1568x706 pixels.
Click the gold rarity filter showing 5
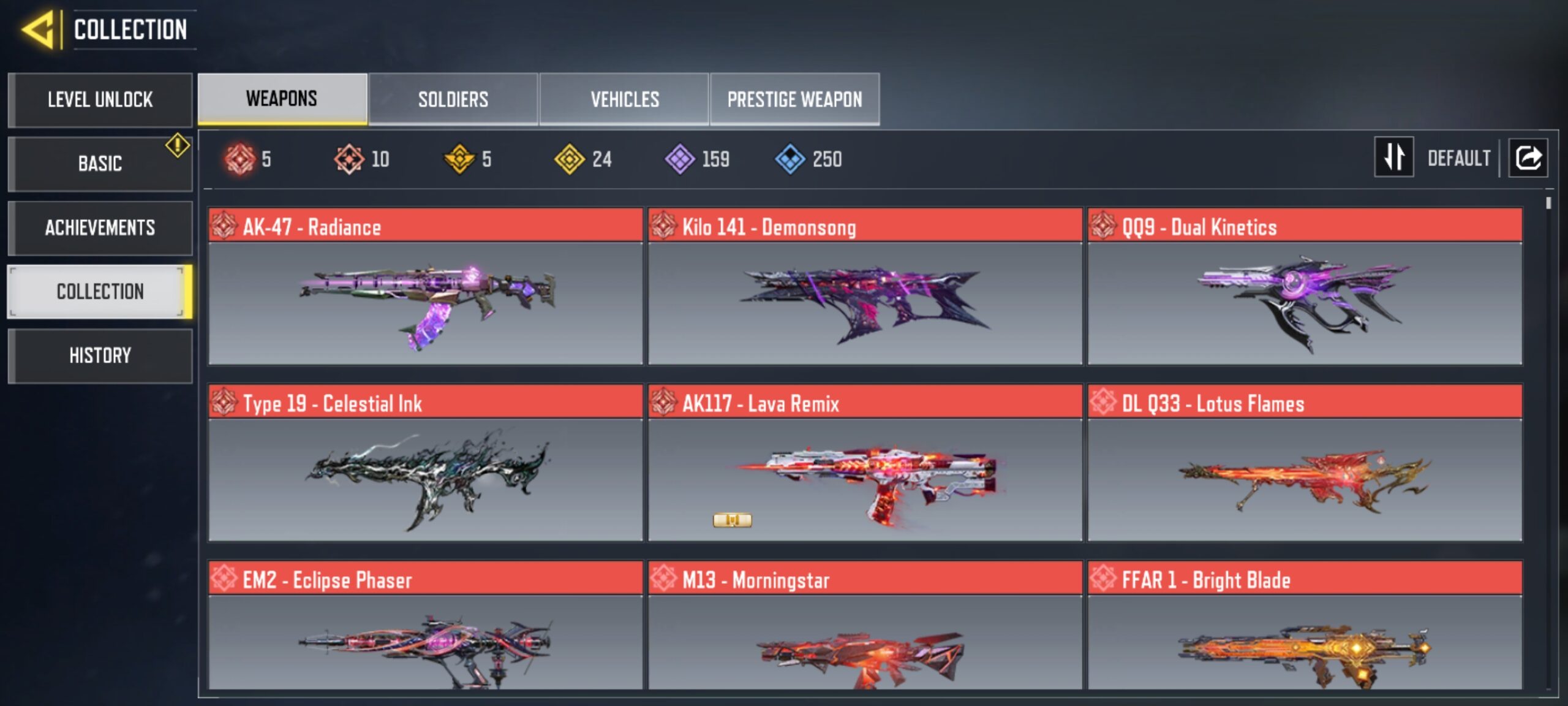(x=461, y=159)
